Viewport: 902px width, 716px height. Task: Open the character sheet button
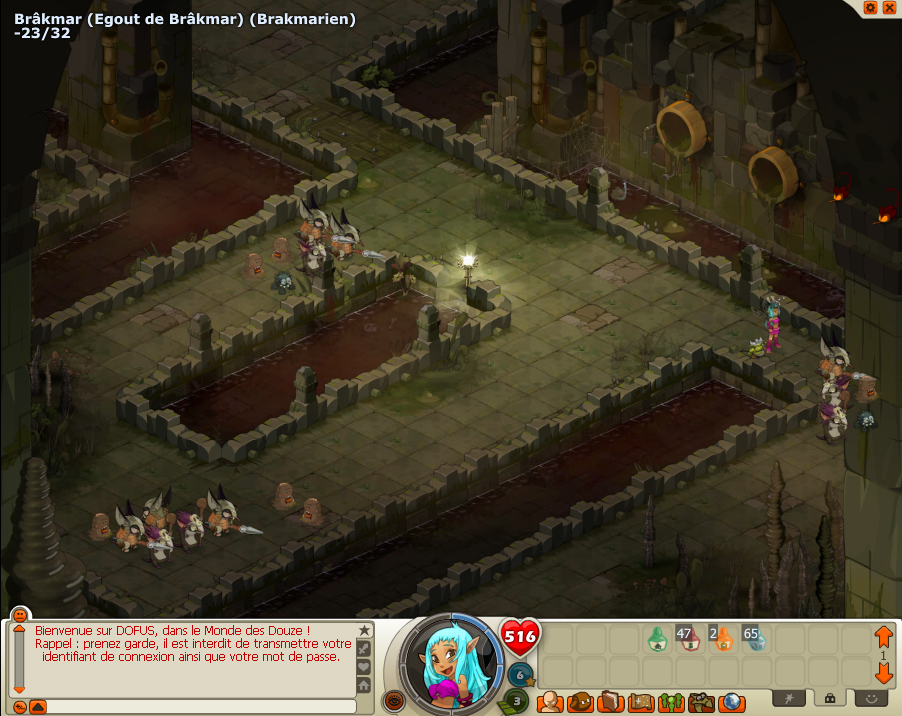coord(549,702)
